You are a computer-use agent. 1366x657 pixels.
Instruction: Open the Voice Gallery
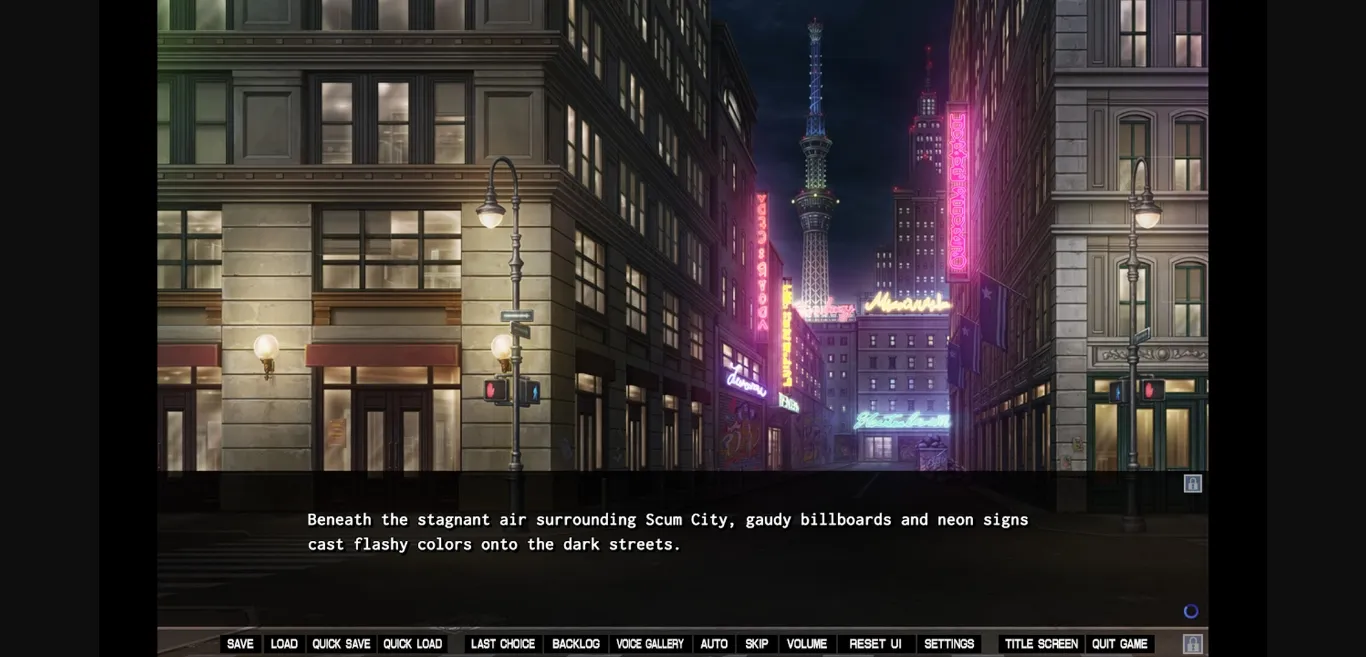pyautogui.click(x=650, y=644)
